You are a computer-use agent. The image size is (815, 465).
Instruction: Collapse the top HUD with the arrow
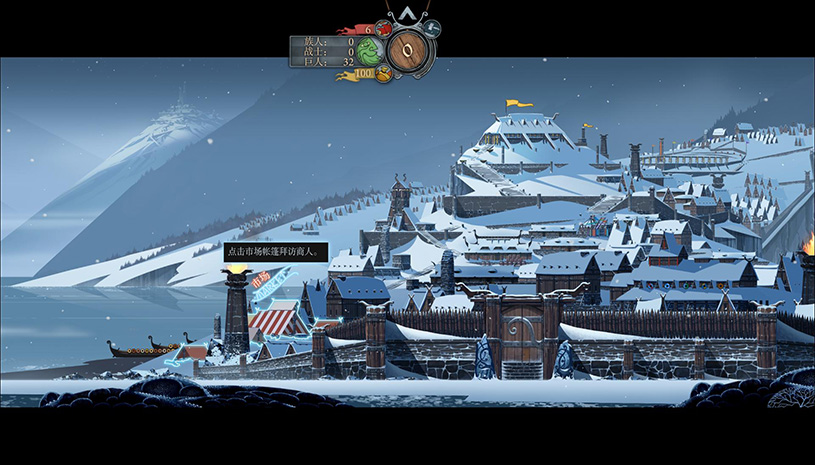click(x=408, y=12)
